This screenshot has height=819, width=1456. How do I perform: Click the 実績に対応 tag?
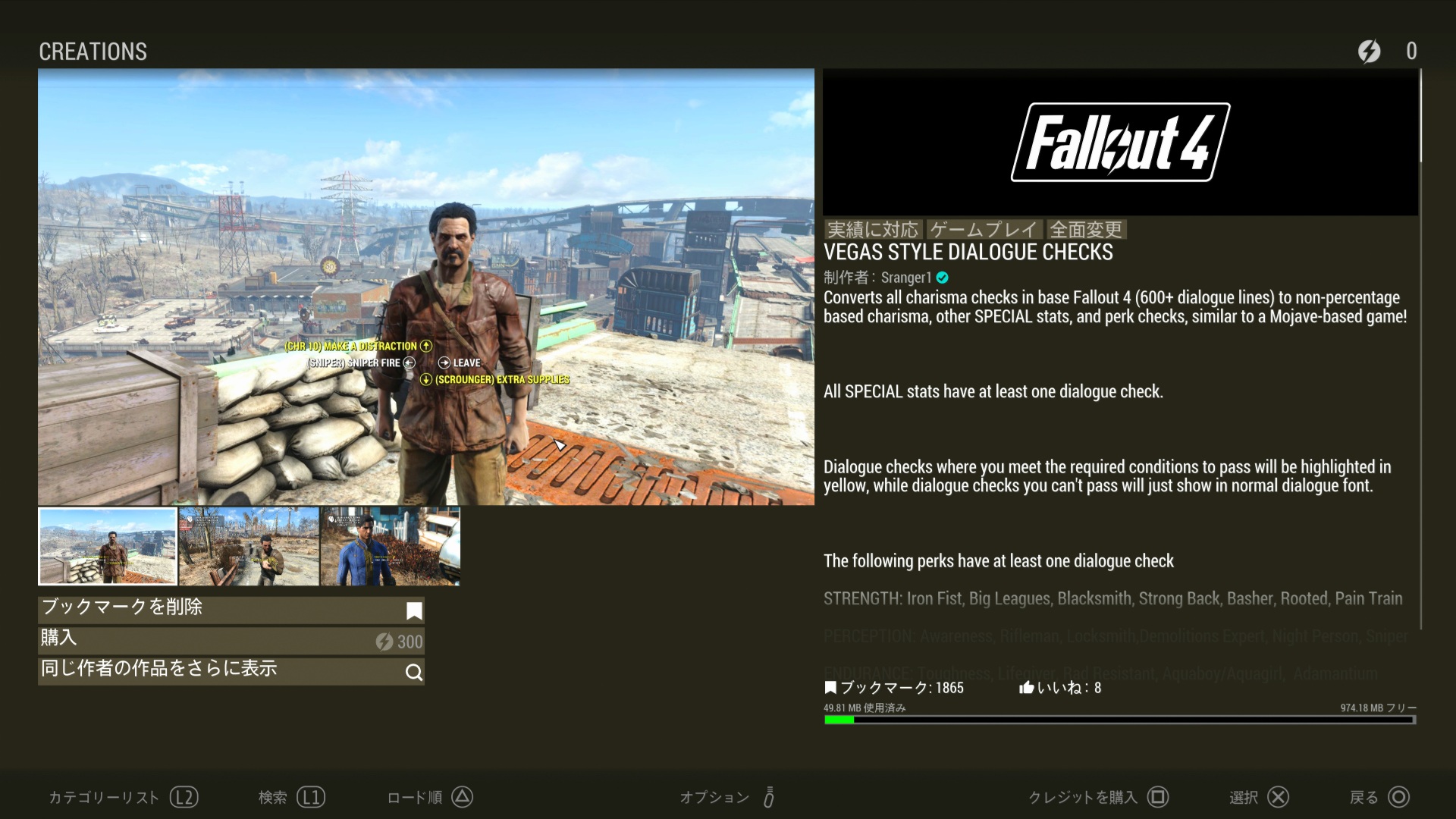tap(872, 230)
